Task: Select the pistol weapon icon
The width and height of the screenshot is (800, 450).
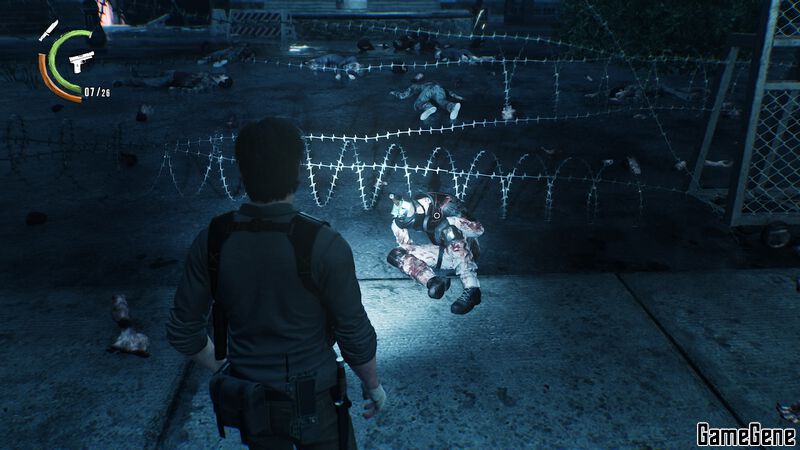Action: pos(81,61)
